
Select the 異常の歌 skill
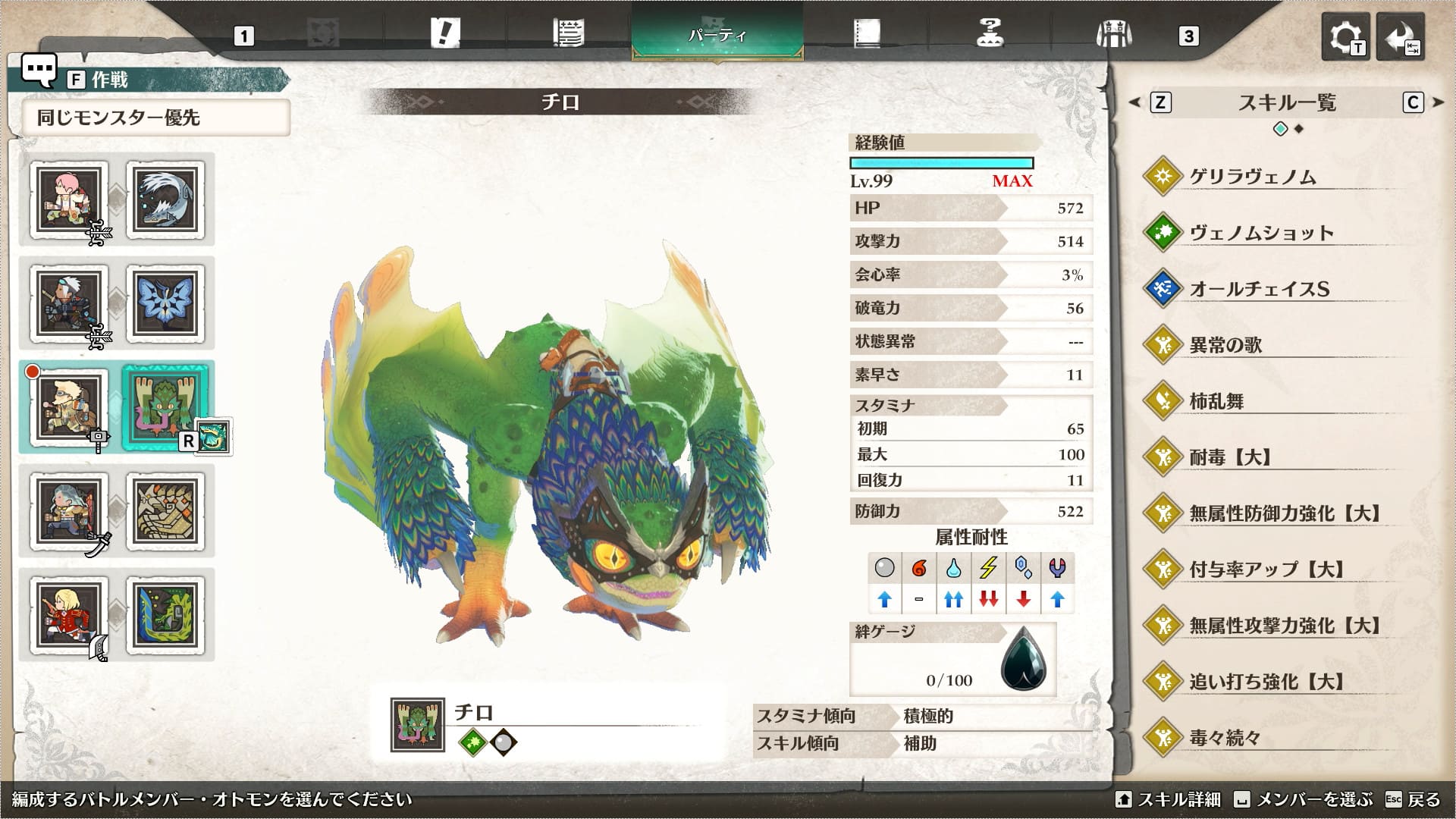pos(1225,345)
